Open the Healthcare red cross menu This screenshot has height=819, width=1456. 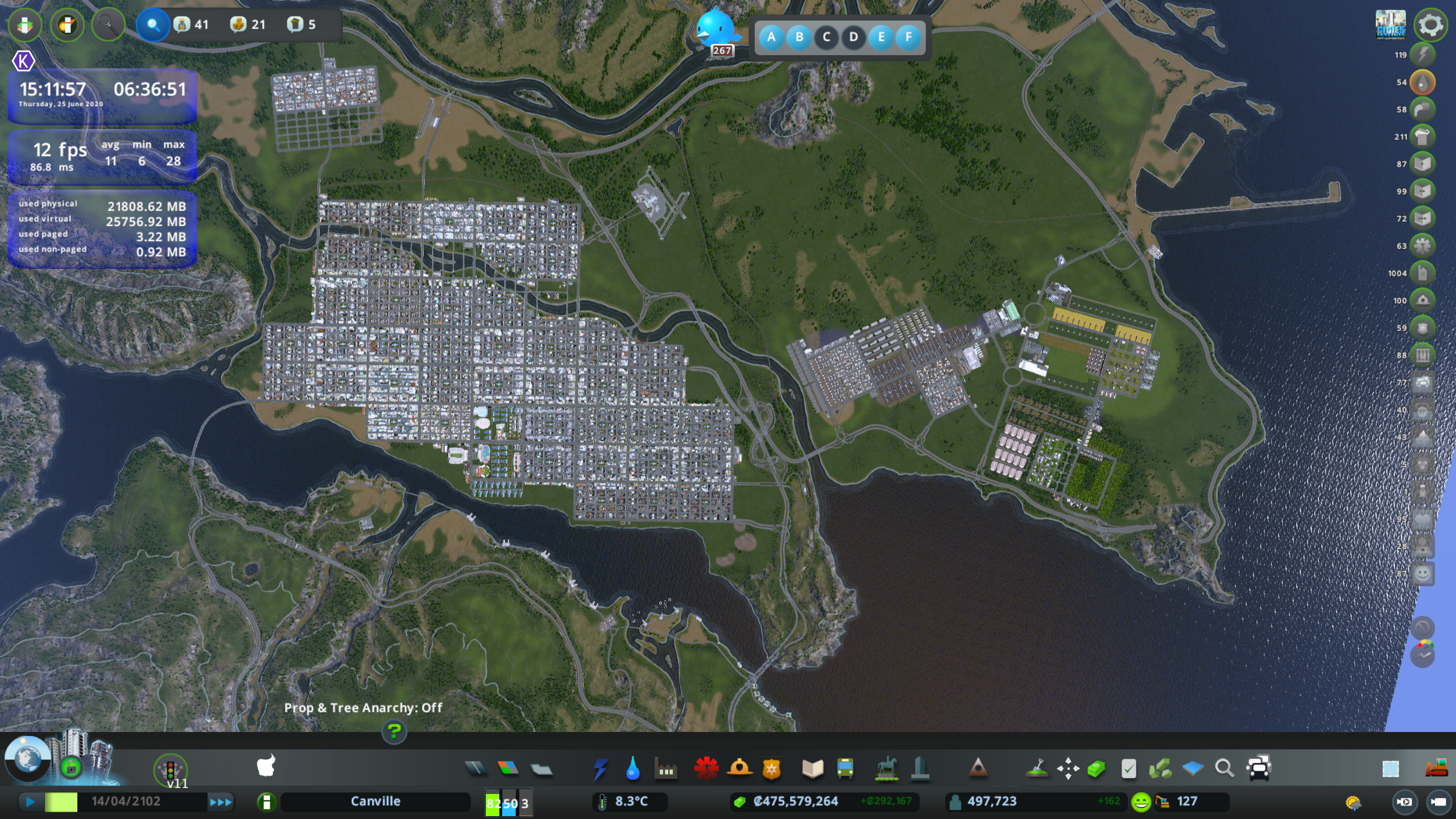(x=706, y=768)
